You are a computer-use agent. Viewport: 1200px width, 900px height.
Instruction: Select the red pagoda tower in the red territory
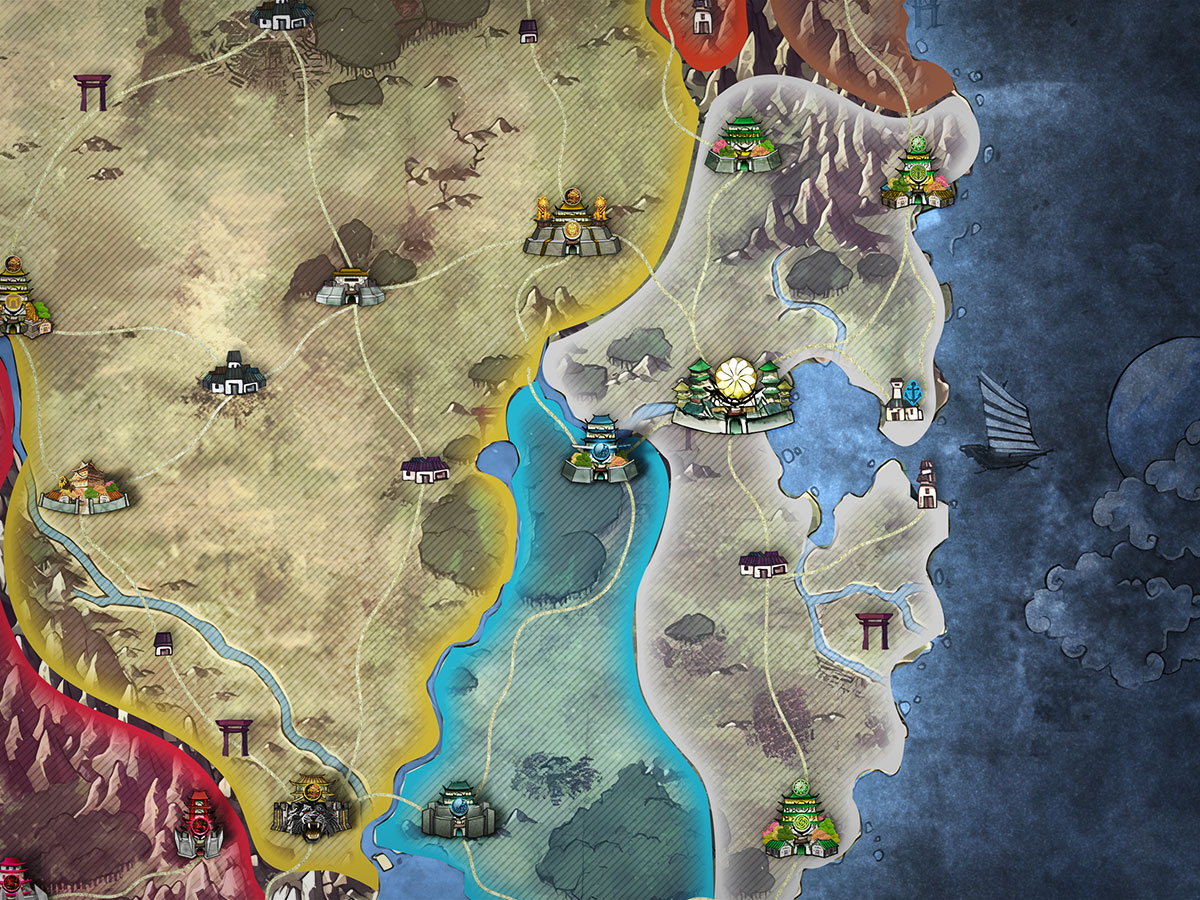coord(198,825)
